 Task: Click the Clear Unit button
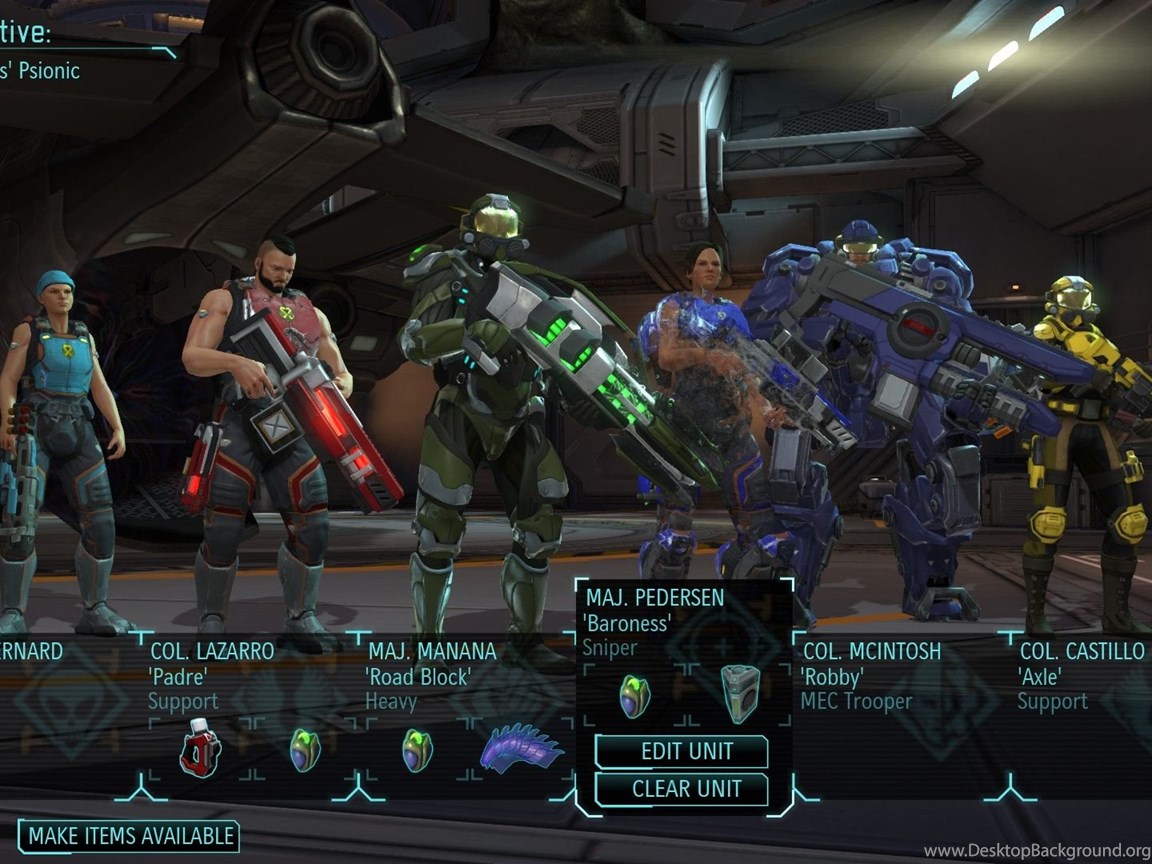click(x=681, y=789)
